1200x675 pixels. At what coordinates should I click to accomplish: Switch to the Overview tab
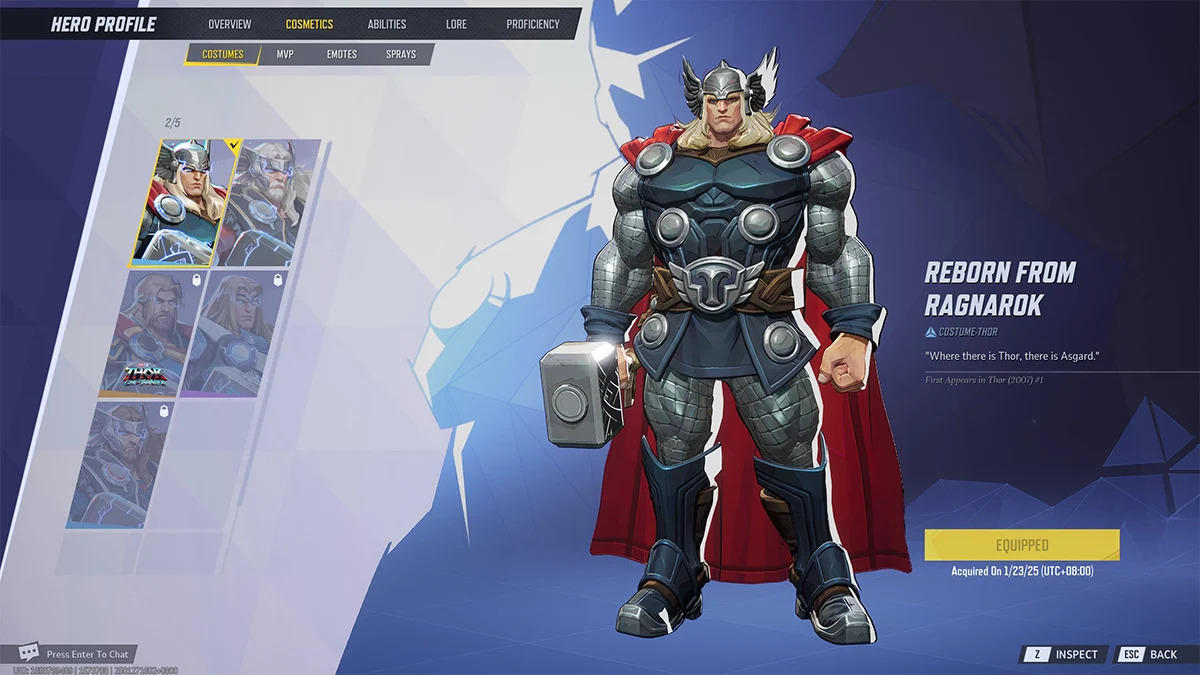coord(230,24)
